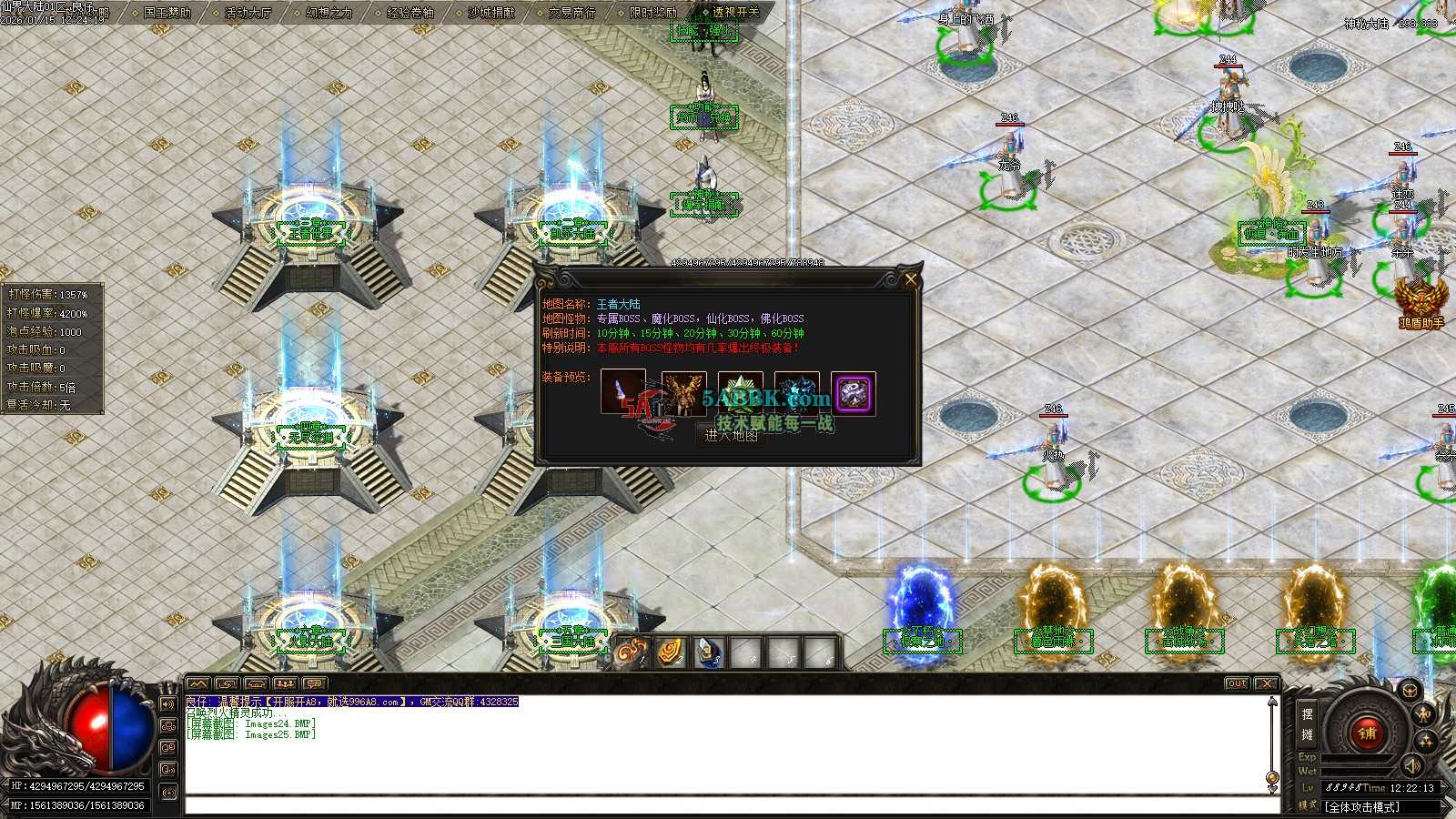The width and height of the screenshot is (1456, 819).
Task: Open the red 铺 shop button
Action: coord(1366,733)
